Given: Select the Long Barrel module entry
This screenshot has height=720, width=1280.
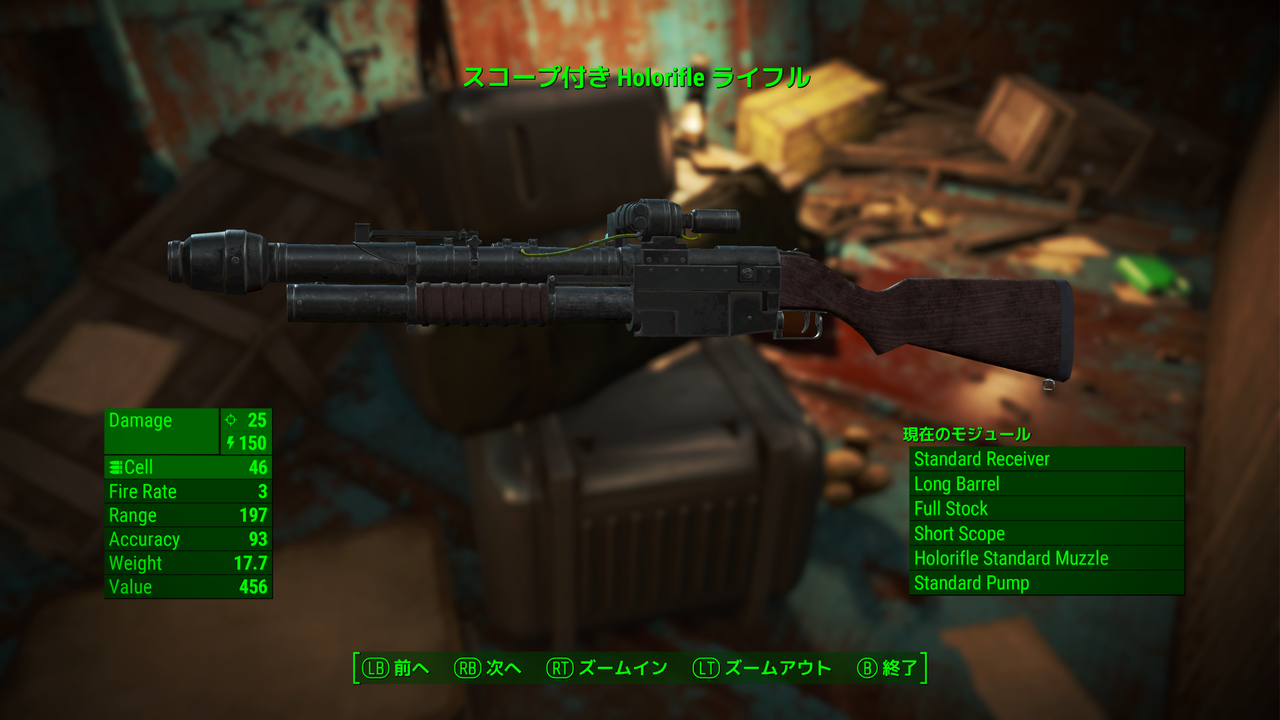Looking at the screenshot, I should click(x=1046, y=484).
